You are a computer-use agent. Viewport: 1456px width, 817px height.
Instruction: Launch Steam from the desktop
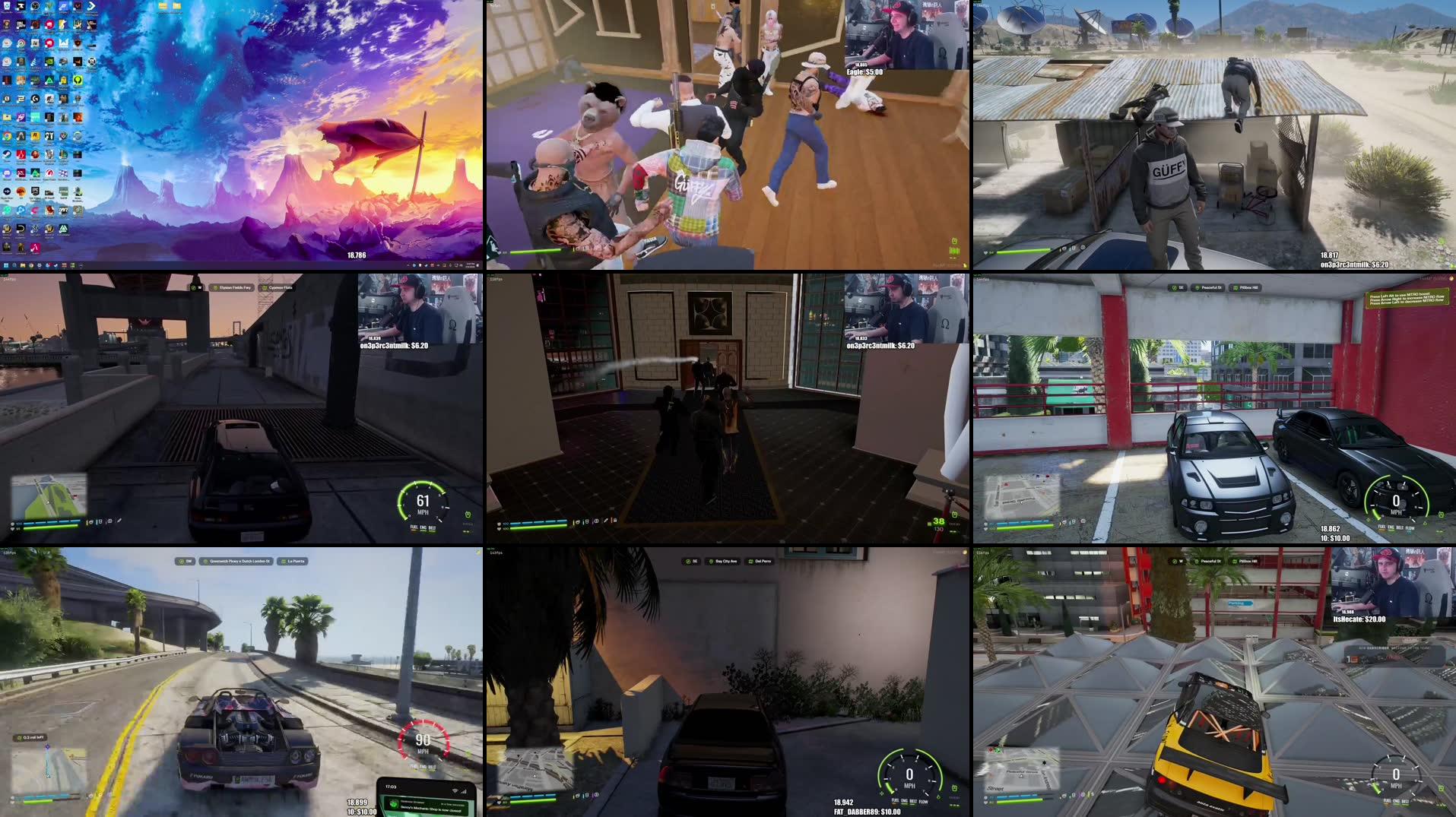click(x=7, y=155)
